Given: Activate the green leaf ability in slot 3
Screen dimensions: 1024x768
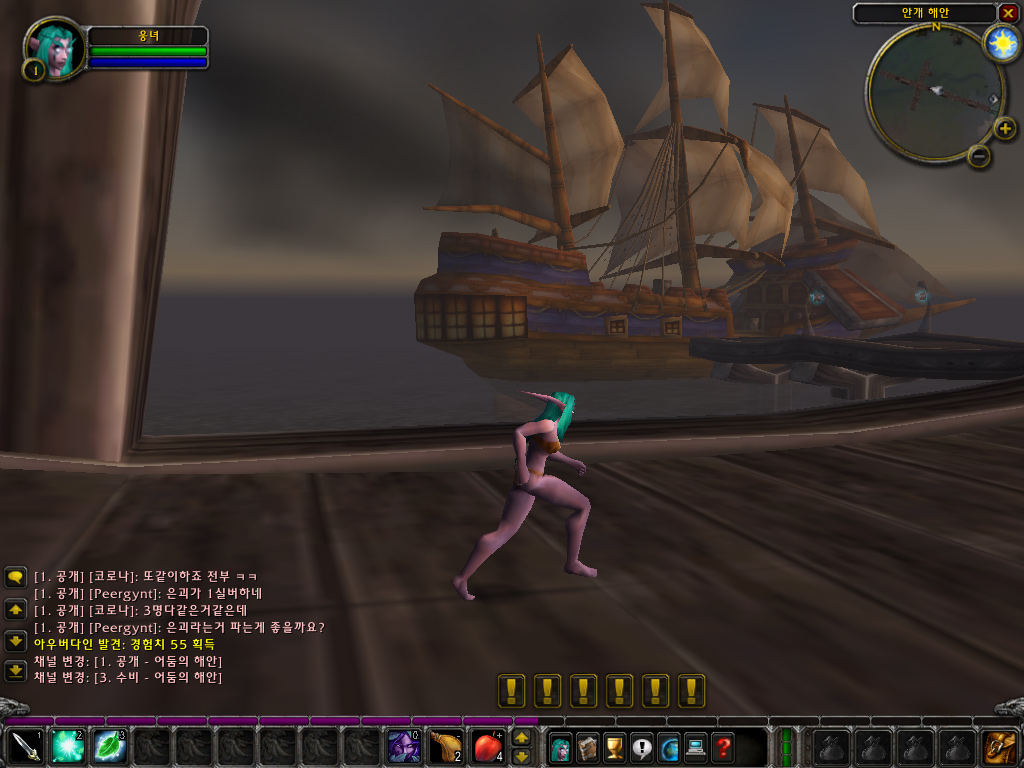Looking at the screenshot, I should coord(110,747).
